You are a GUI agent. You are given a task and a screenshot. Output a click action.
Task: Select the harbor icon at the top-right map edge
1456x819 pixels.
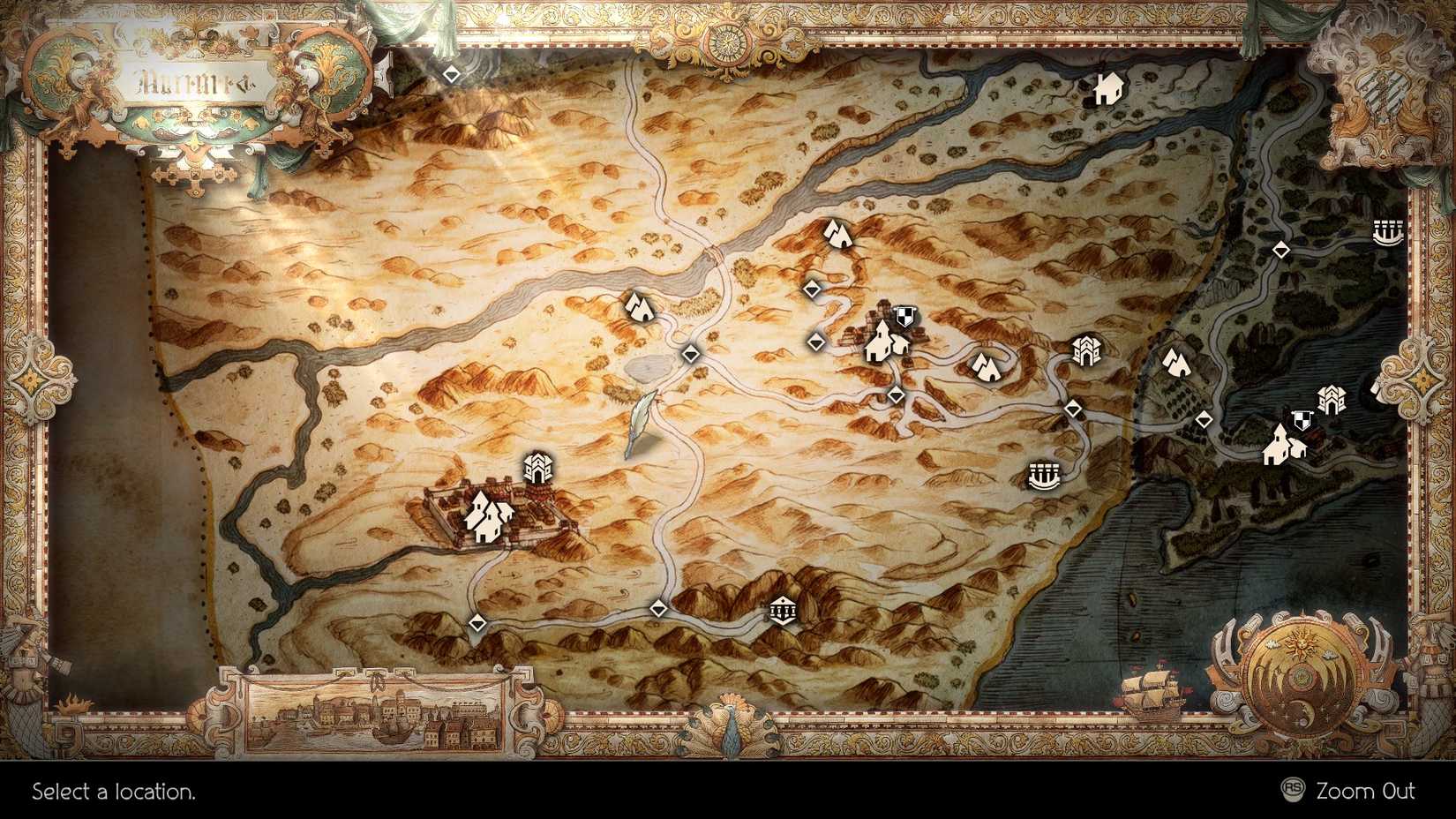[x=1387, y=234]
